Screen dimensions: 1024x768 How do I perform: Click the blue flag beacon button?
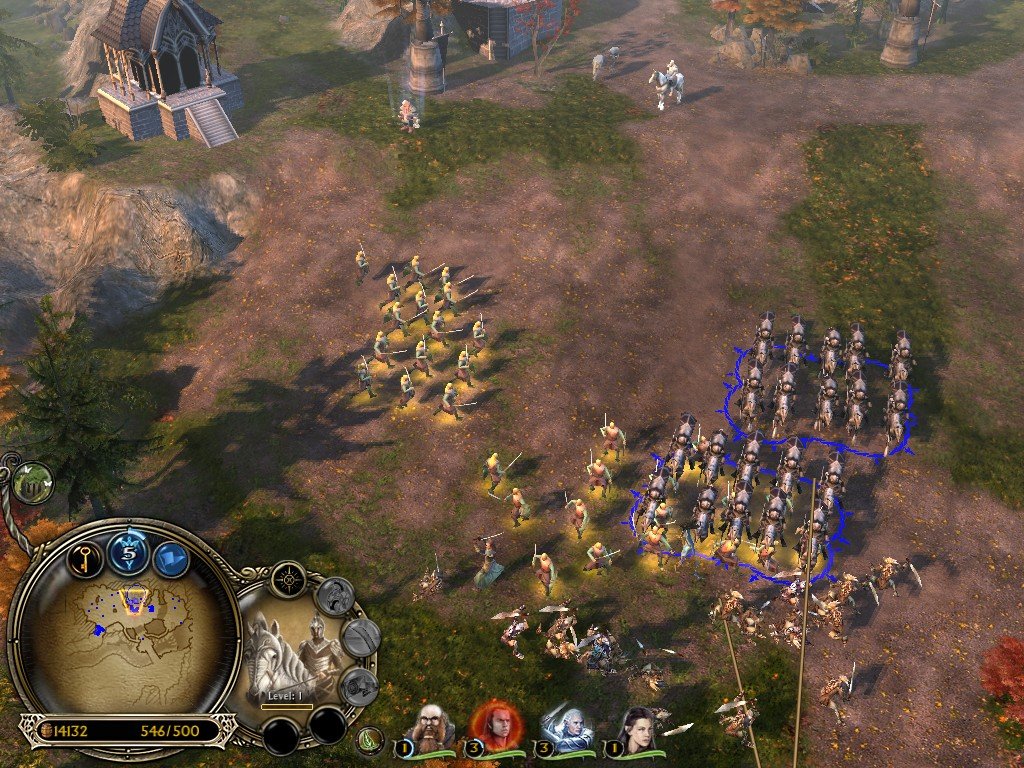click(170, 559)
